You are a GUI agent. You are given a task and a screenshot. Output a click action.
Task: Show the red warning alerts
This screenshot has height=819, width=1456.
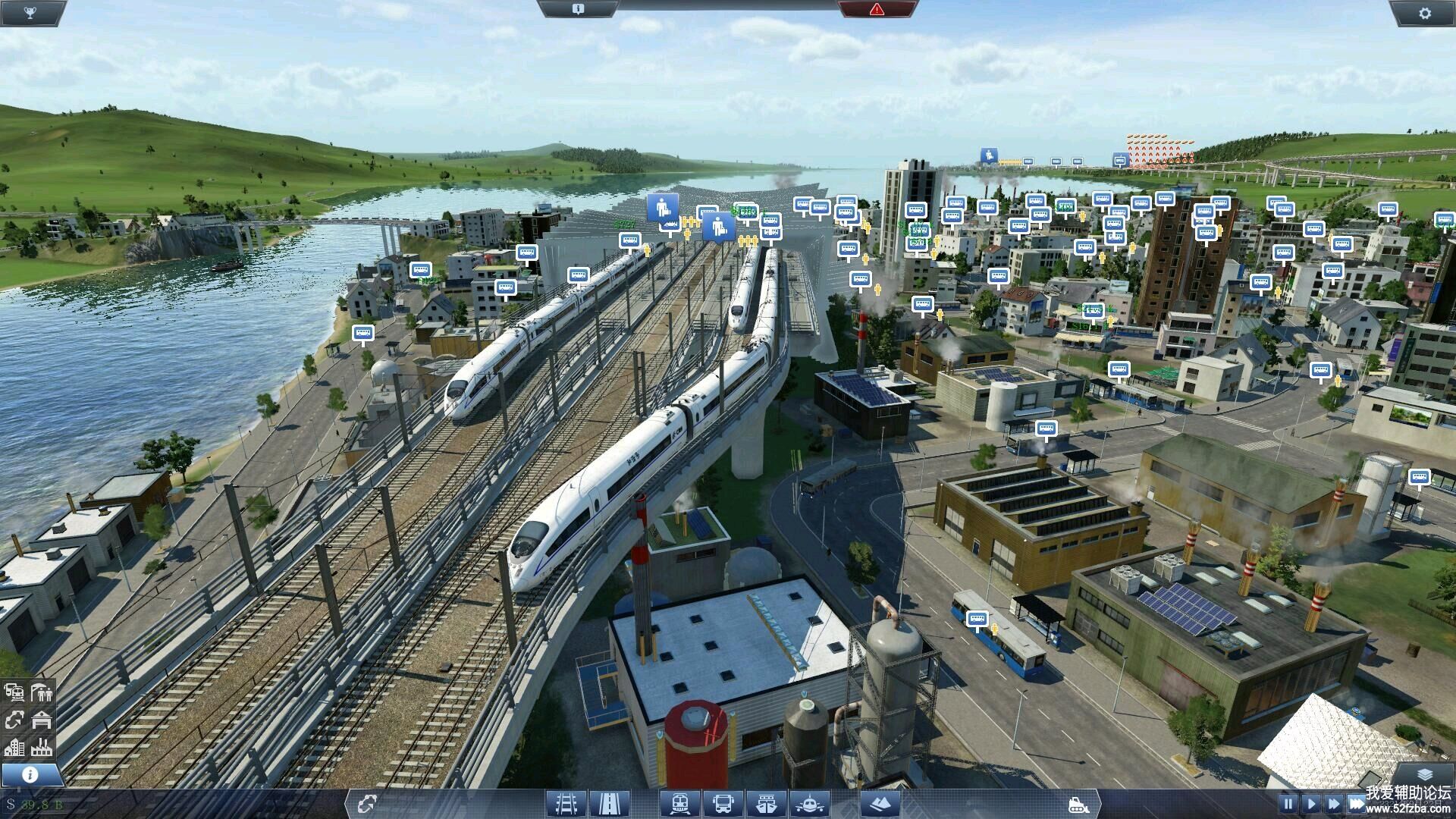pyautogui.click(x=877, y=9)
